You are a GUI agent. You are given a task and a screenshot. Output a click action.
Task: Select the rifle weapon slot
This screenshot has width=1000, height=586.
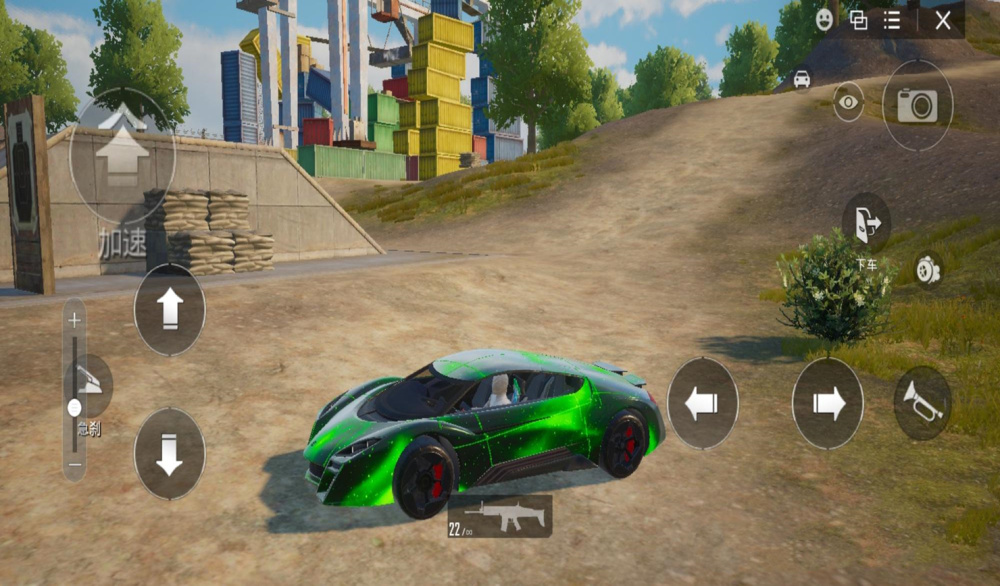(499, 516)
